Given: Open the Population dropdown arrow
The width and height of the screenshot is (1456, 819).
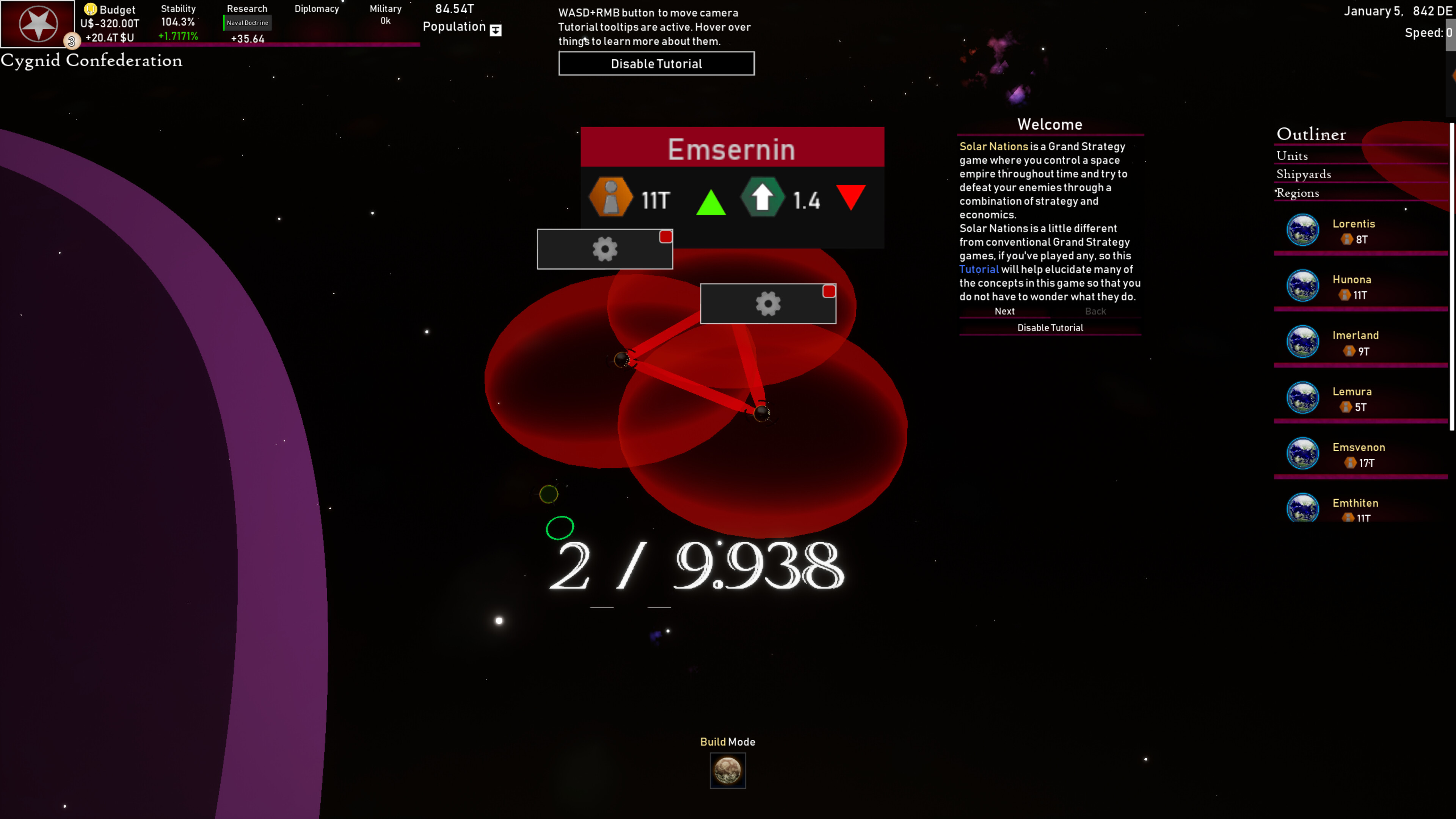Looking at the screenshot, I should 495,30.
